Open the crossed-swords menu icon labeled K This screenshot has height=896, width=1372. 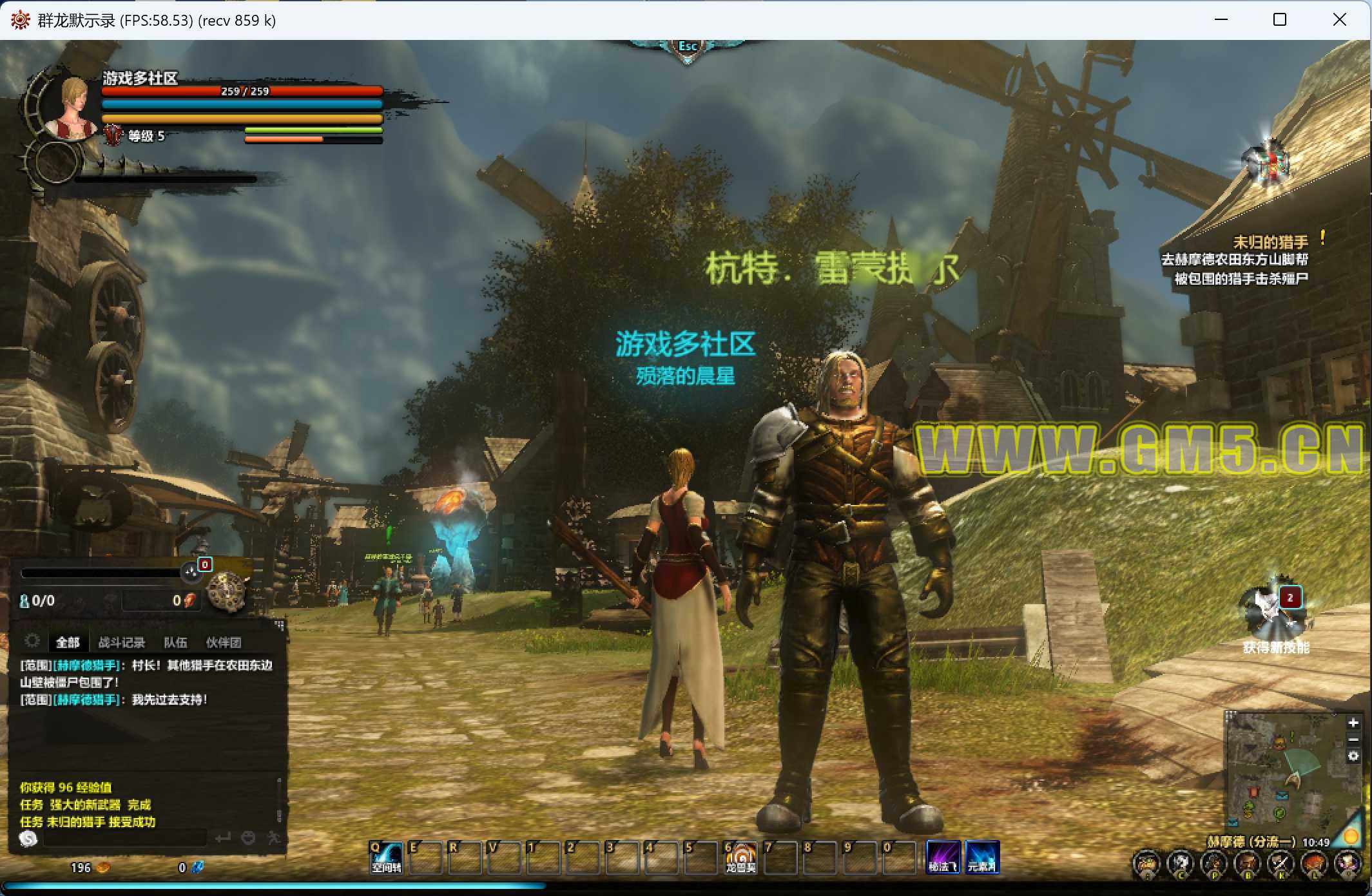tap(1280, 863)
